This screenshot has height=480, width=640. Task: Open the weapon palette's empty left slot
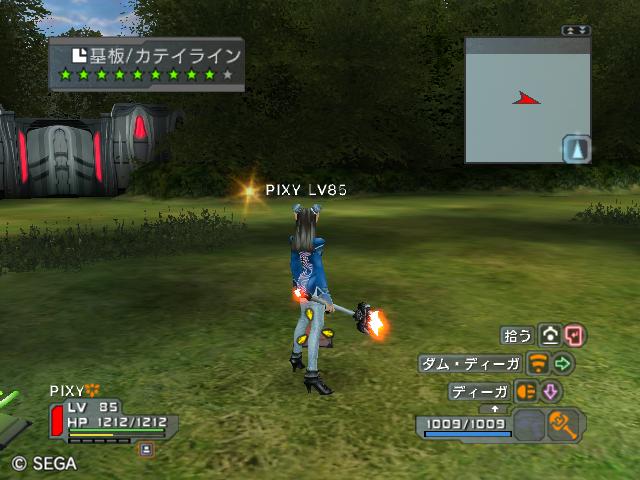point(531,425)
